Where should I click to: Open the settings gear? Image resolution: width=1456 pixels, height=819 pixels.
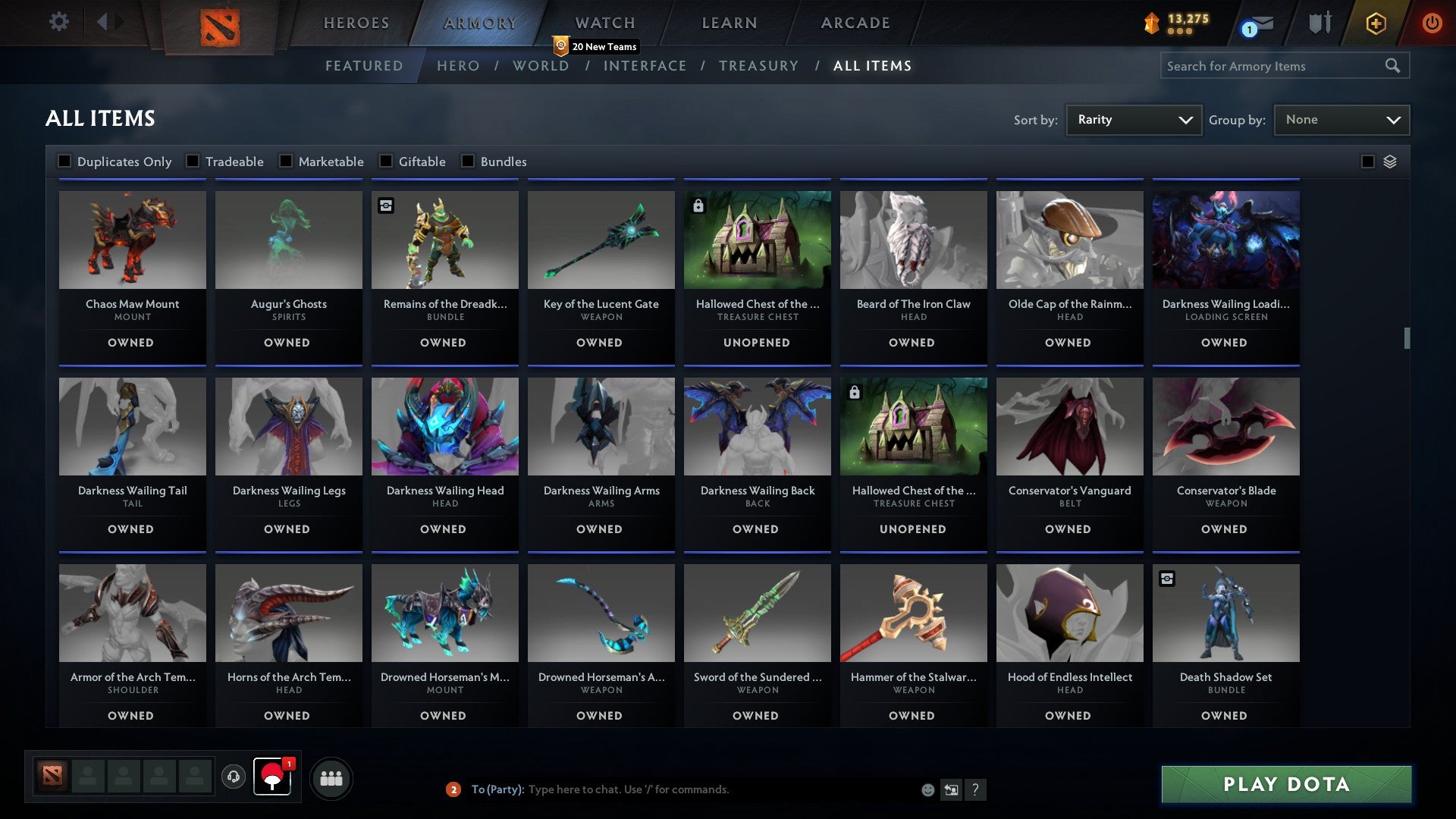(x=58, y=22)
